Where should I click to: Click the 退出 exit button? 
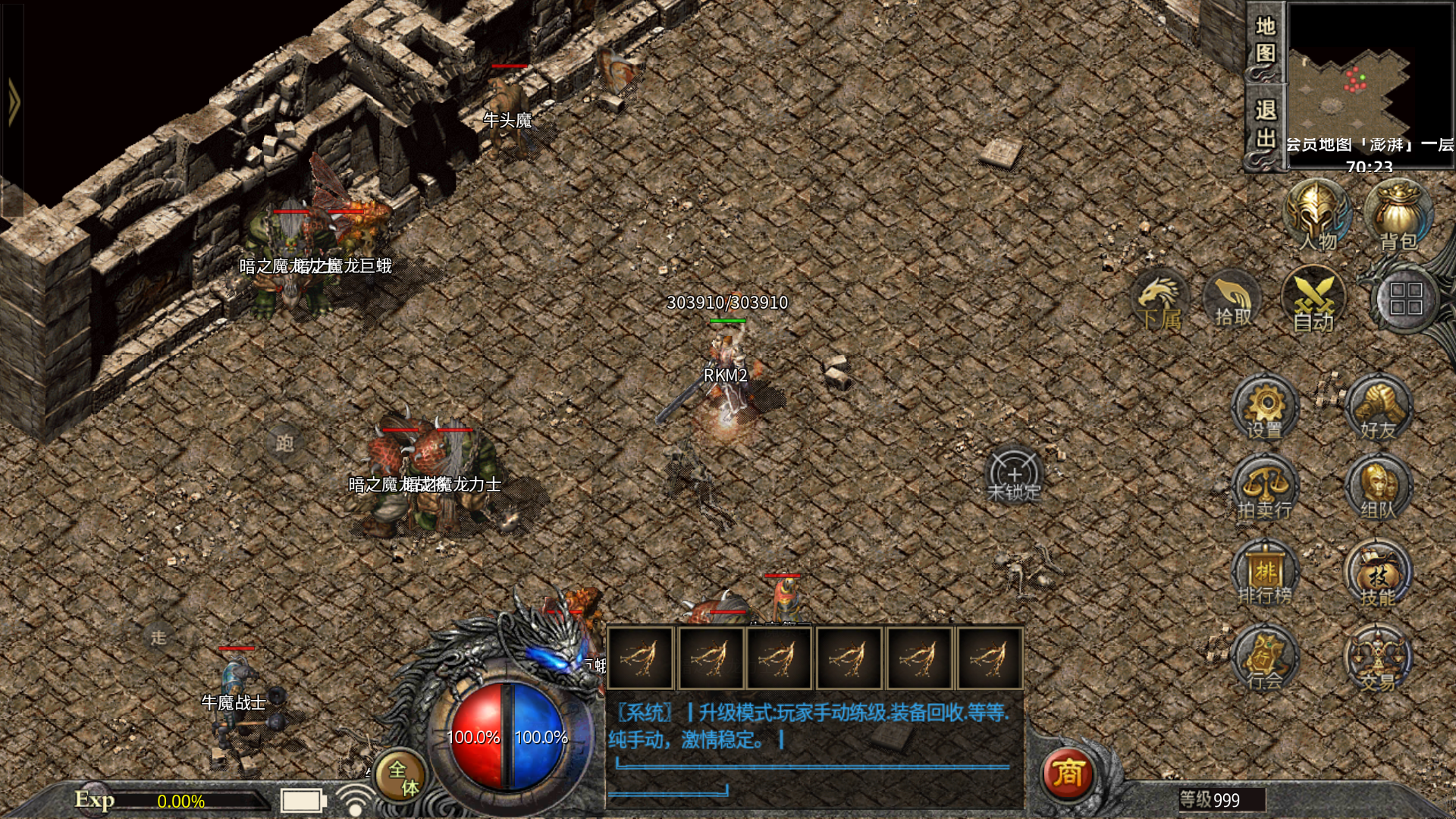point(1265,125)
